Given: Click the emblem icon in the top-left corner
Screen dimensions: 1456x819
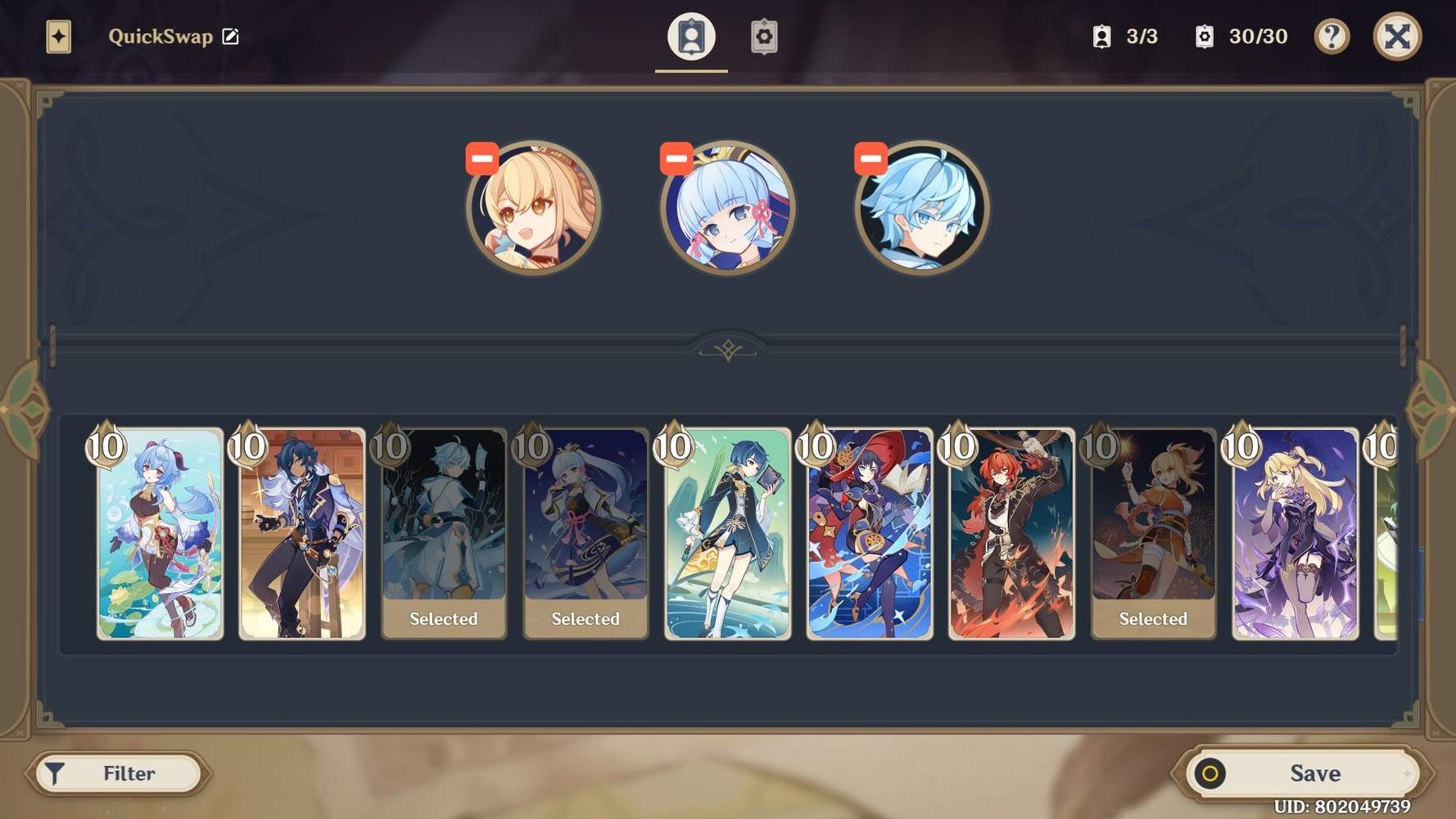Looking at the screenshot, I should [x=57, y=36].
